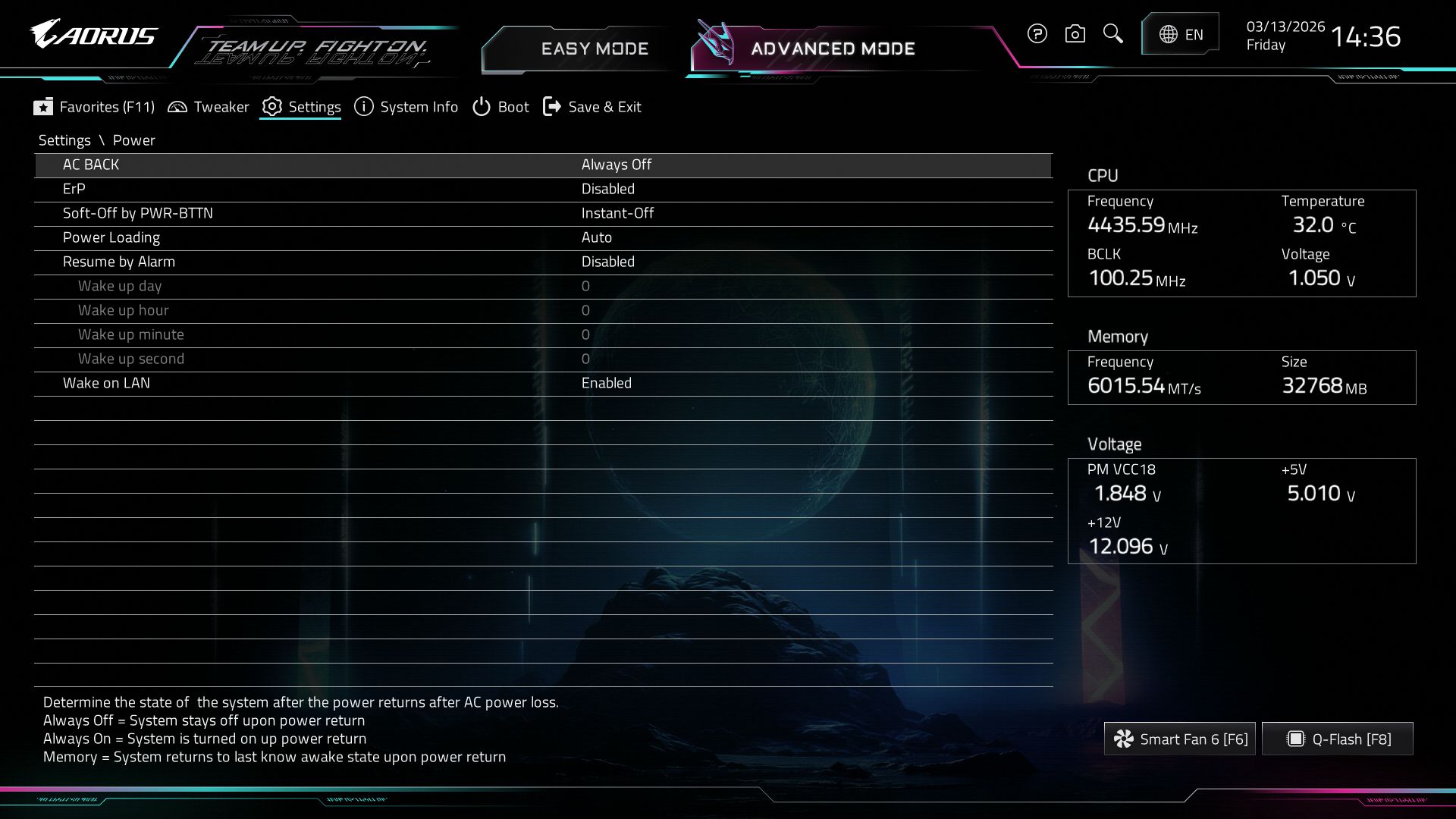Click the magnifying glass search icon
This screenshot has width=1456, height=819.
(x=1112, y=33)
